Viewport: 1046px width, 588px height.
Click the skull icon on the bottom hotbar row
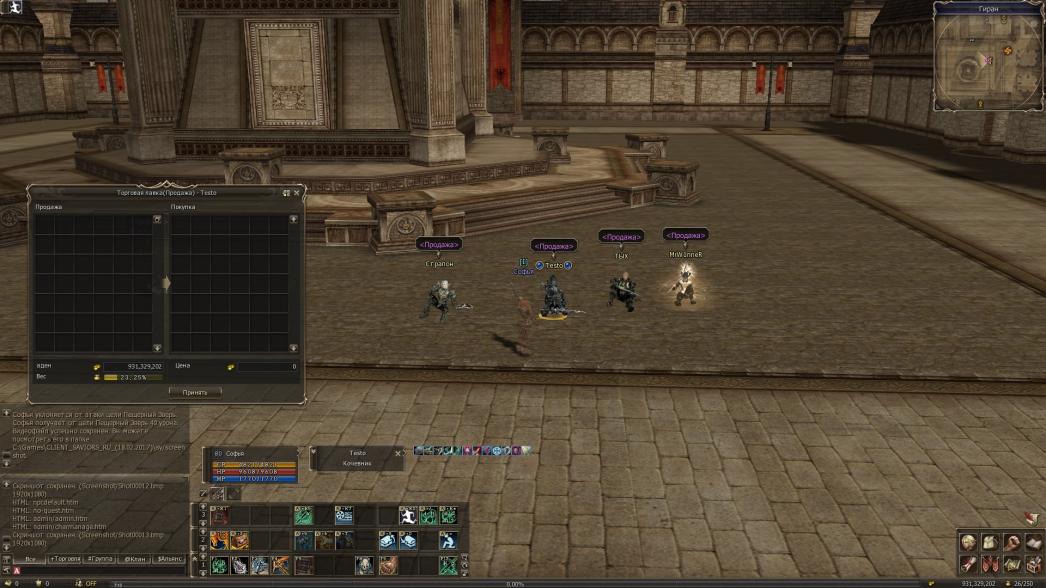pyautogui.click(x=365, y=565)
